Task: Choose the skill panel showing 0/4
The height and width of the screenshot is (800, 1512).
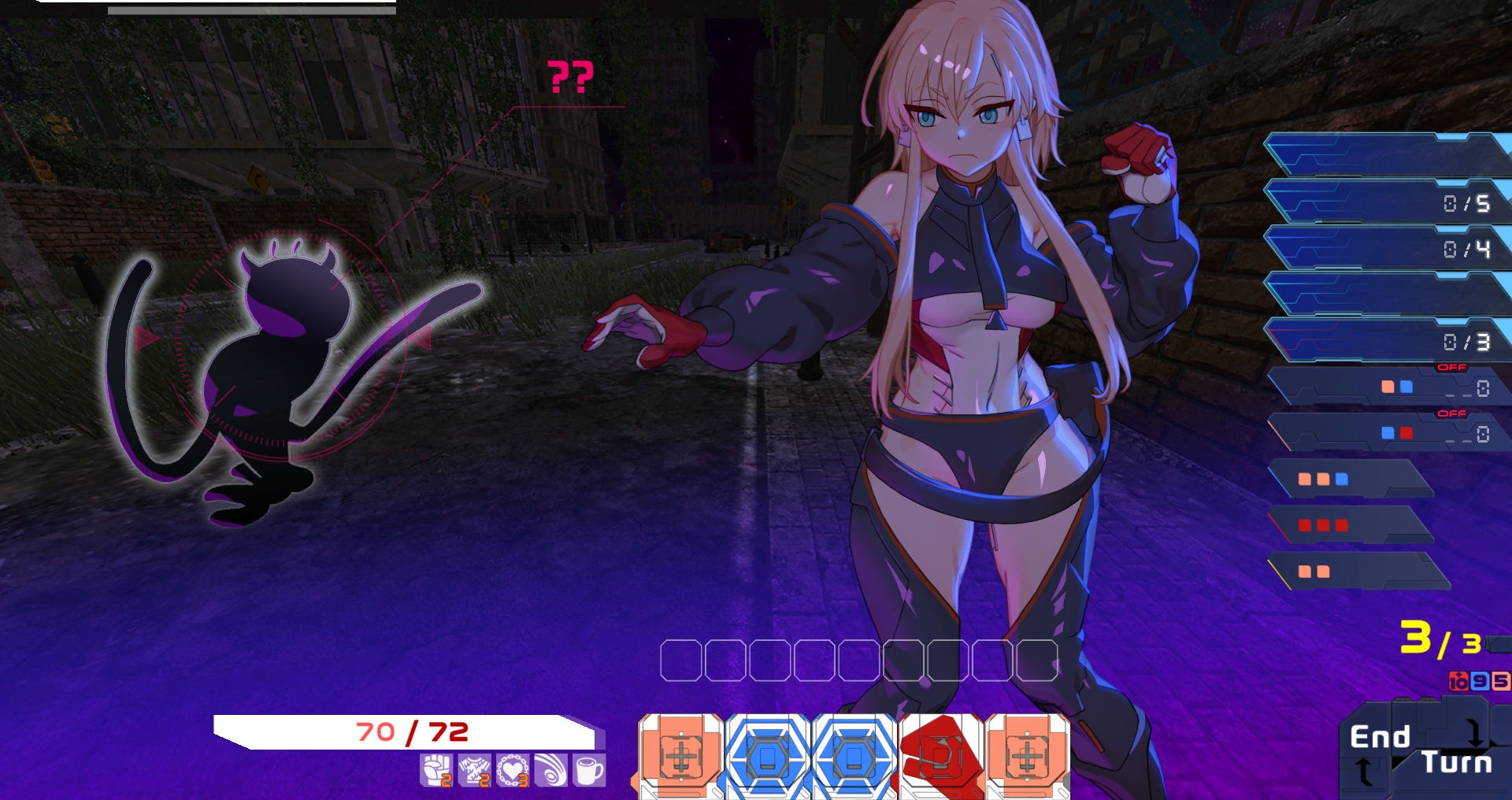Action: (x=1386, y=249)
